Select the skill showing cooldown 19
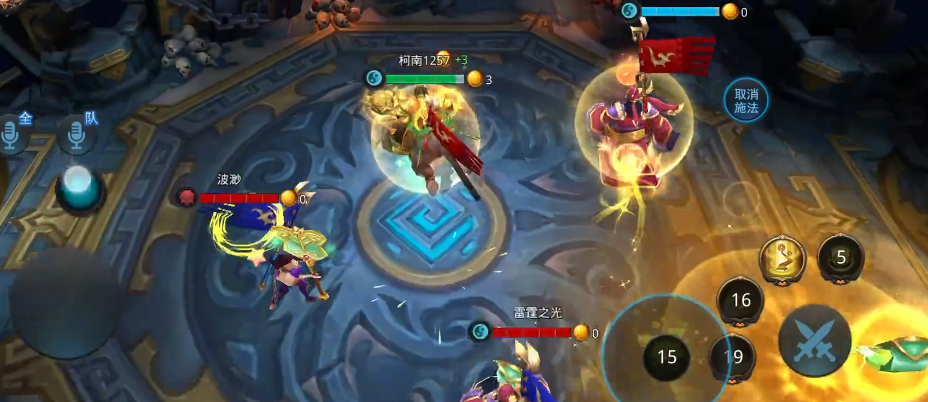The height and width of the screenshot is (402, 928). tap(733, 357)
